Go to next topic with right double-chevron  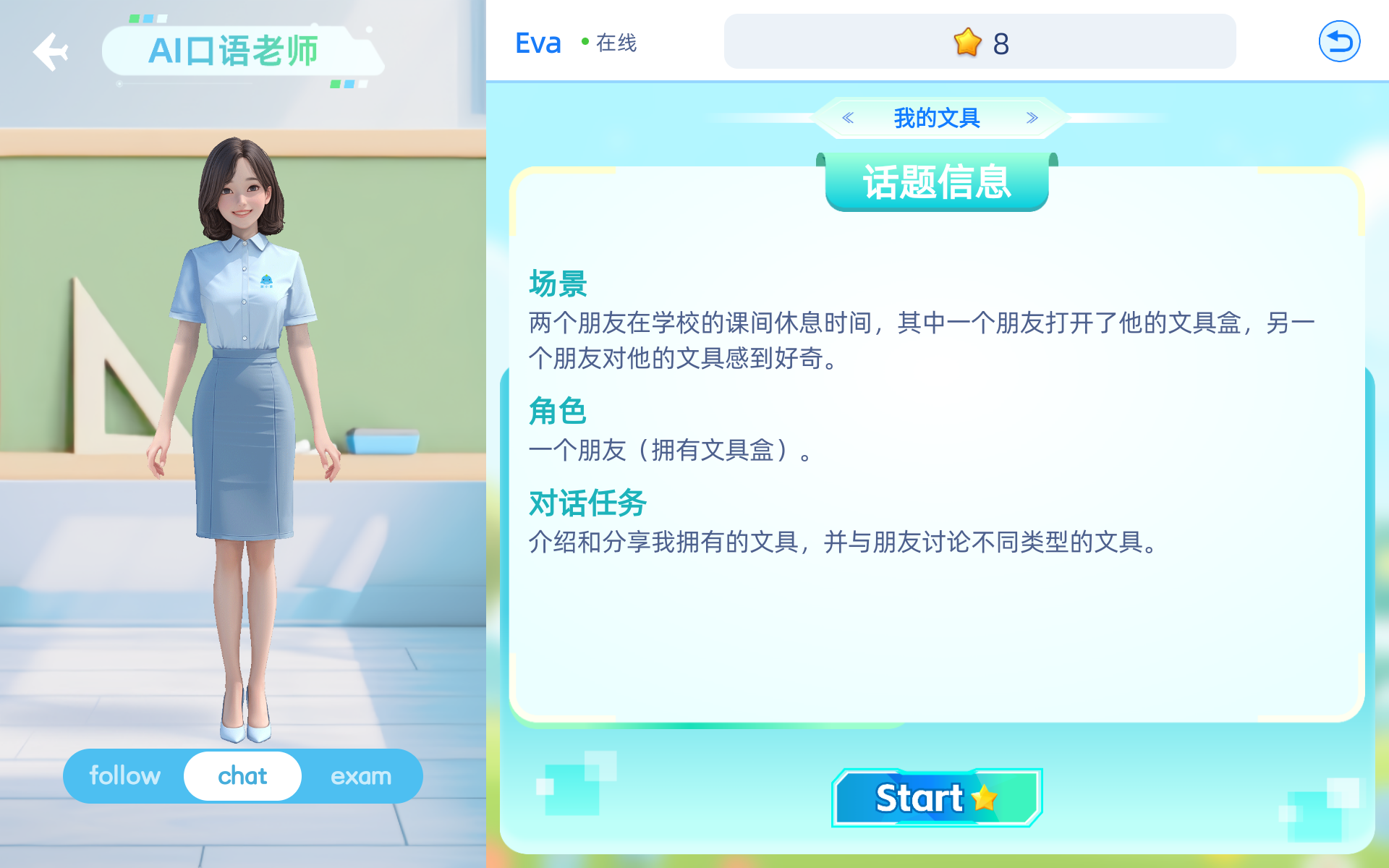1030,117
